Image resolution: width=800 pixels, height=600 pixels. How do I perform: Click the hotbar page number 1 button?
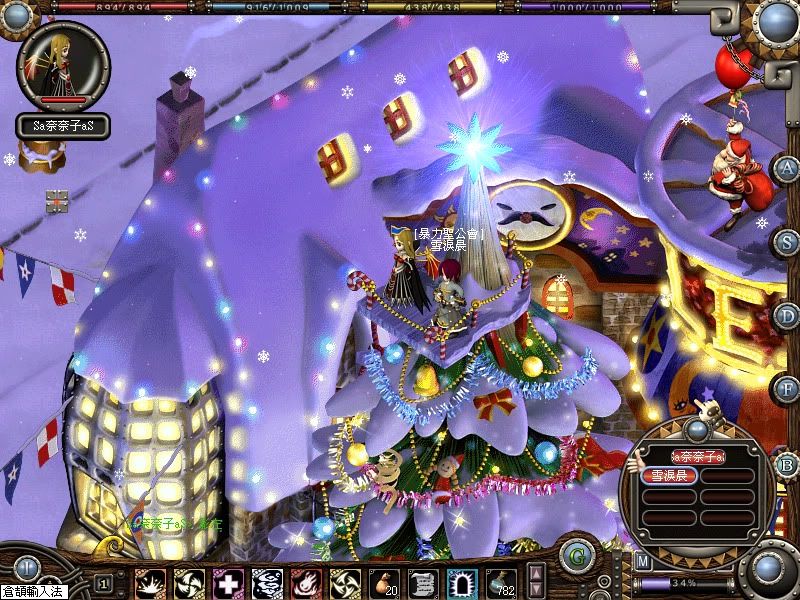(103, 582)
